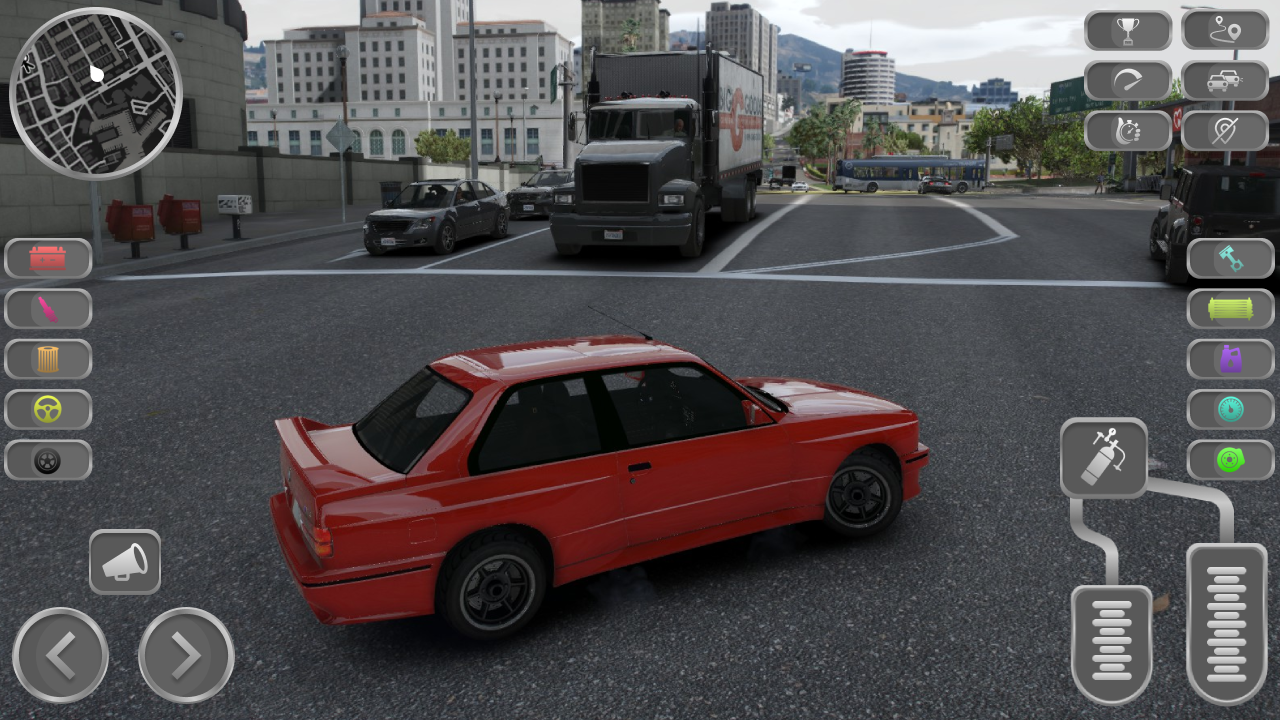Select the yellow steering wheel customization

click(x=48, y=409)
